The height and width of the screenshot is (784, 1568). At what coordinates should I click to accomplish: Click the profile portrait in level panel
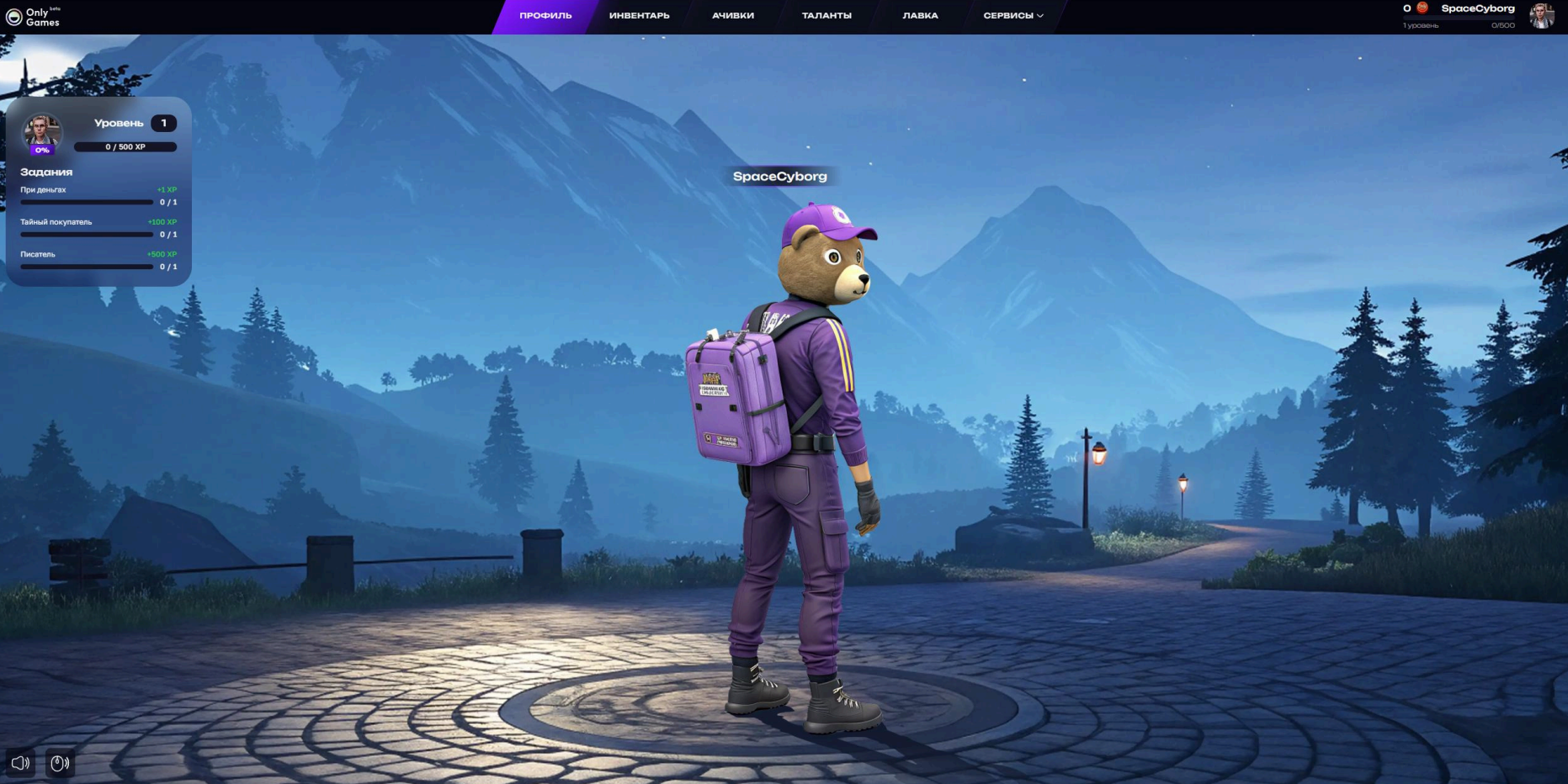41,133
